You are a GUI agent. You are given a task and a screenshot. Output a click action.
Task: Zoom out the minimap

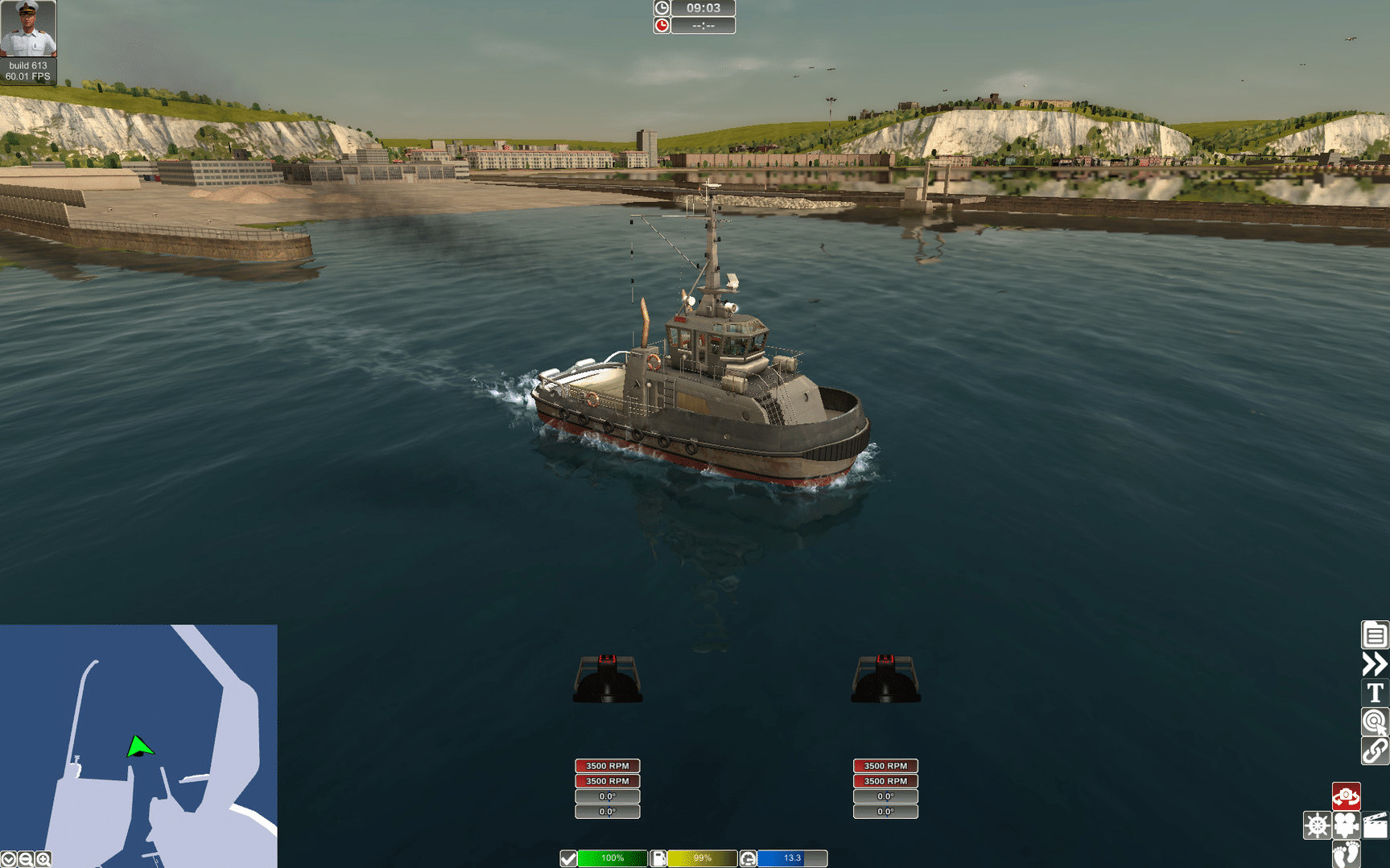26,860
